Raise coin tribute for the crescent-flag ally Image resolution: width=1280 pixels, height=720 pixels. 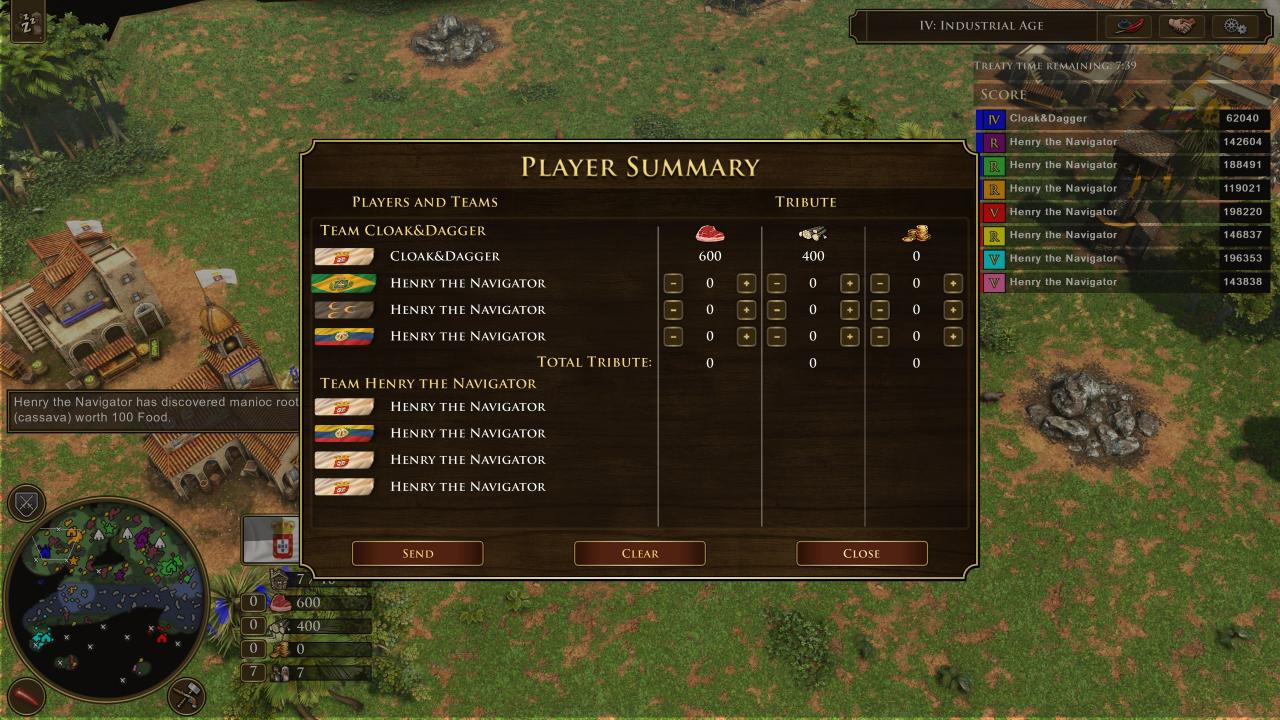point(952,310)
